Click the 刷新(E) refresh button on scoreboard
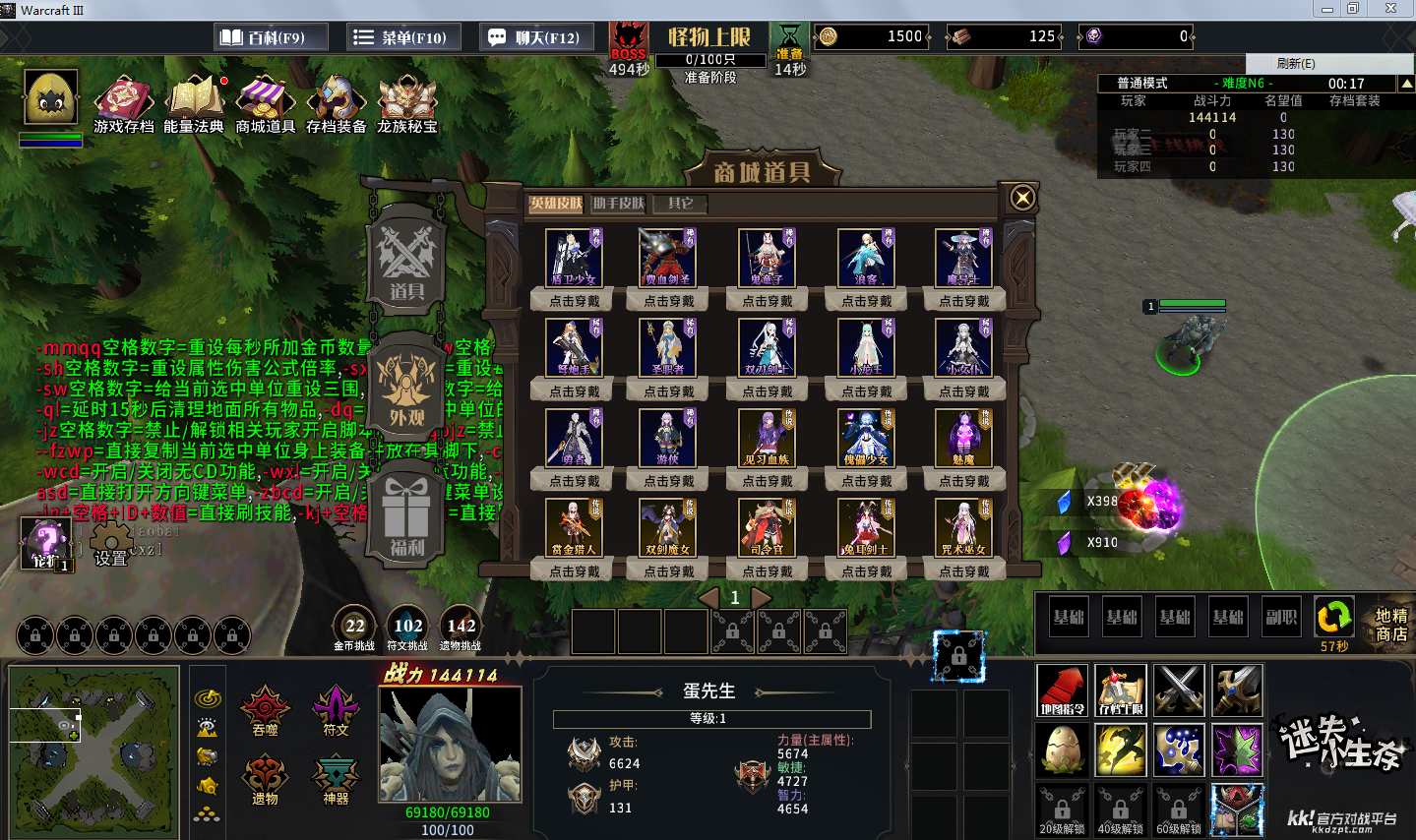The image size is (1416, 840). click(1295, 63)
